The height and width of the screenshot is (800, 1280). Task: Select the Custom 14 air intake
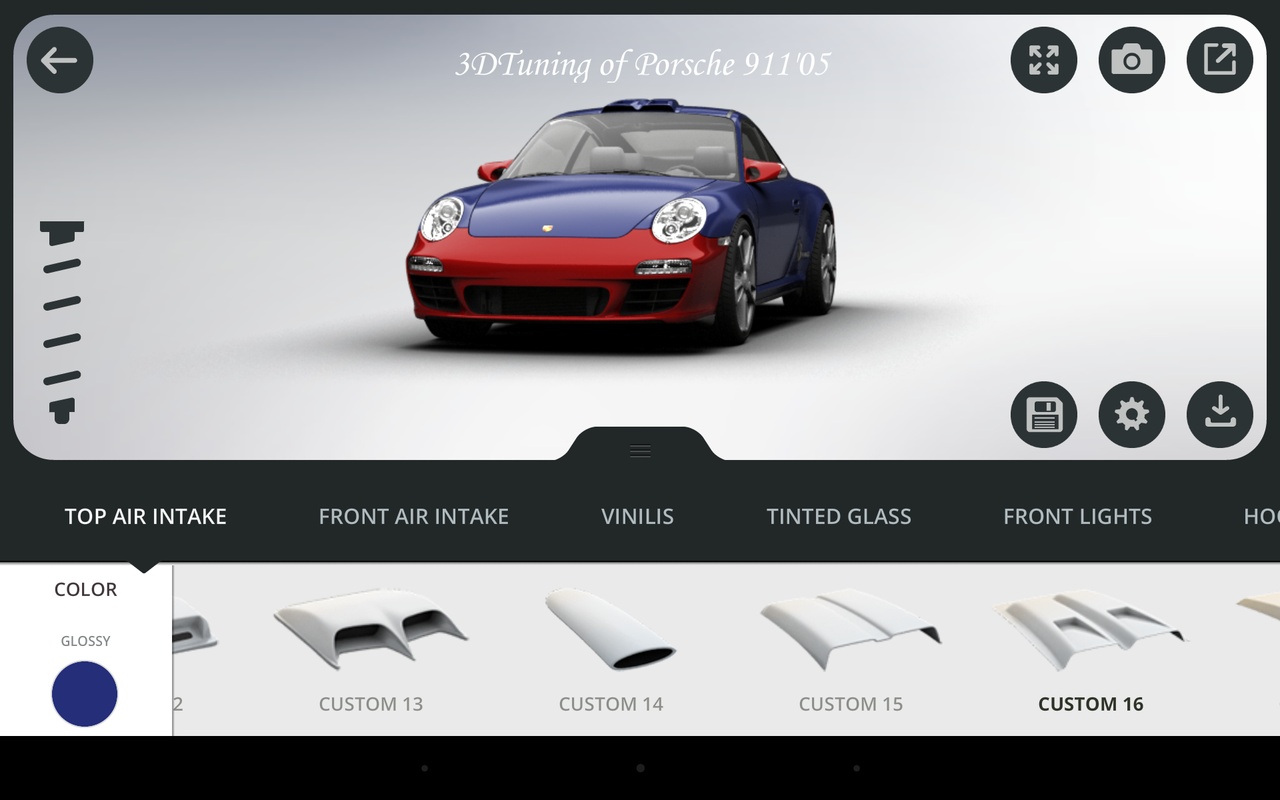(x=610, y=645)
